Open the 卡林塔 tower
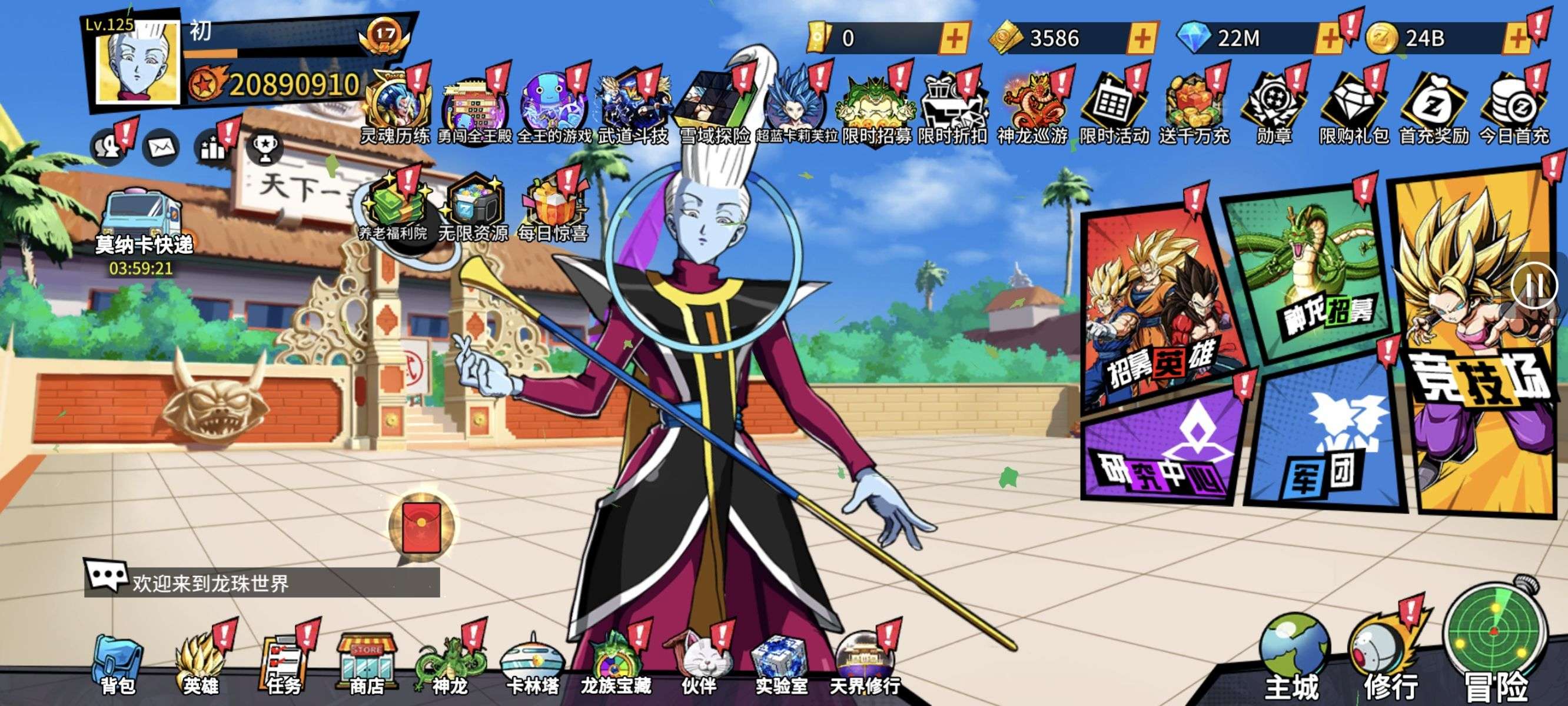 (533, 665)
